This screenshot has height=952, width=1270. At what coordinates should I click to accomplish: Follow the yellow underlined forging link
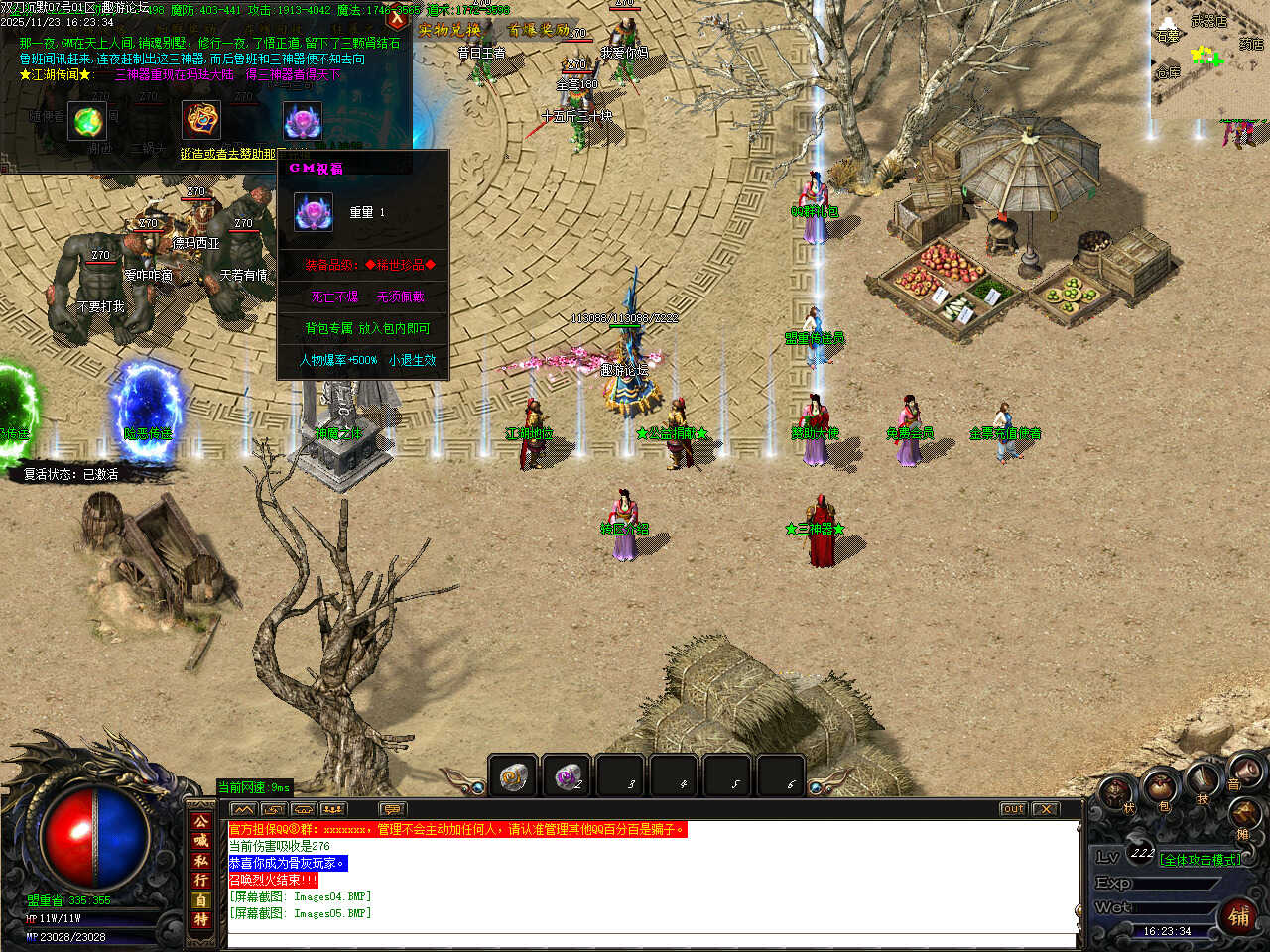pos(228,154)
